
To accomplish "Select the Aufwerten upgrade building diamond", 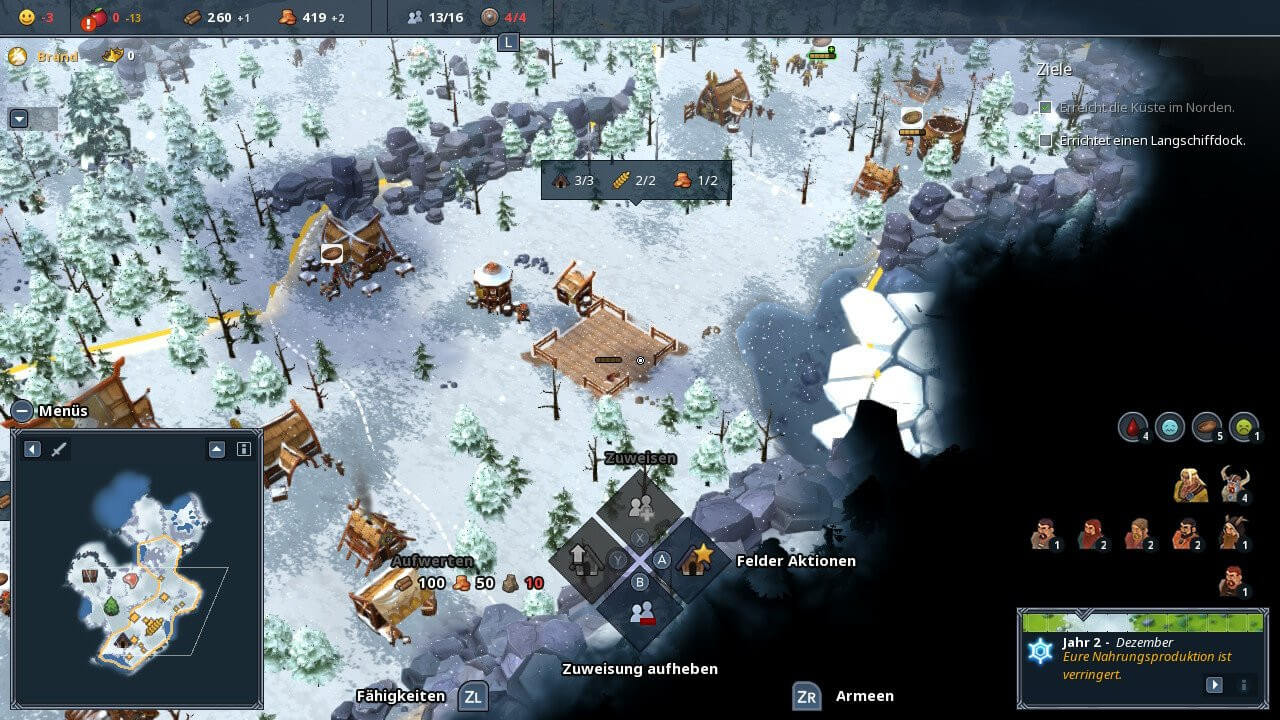I will tap(584, 560).
